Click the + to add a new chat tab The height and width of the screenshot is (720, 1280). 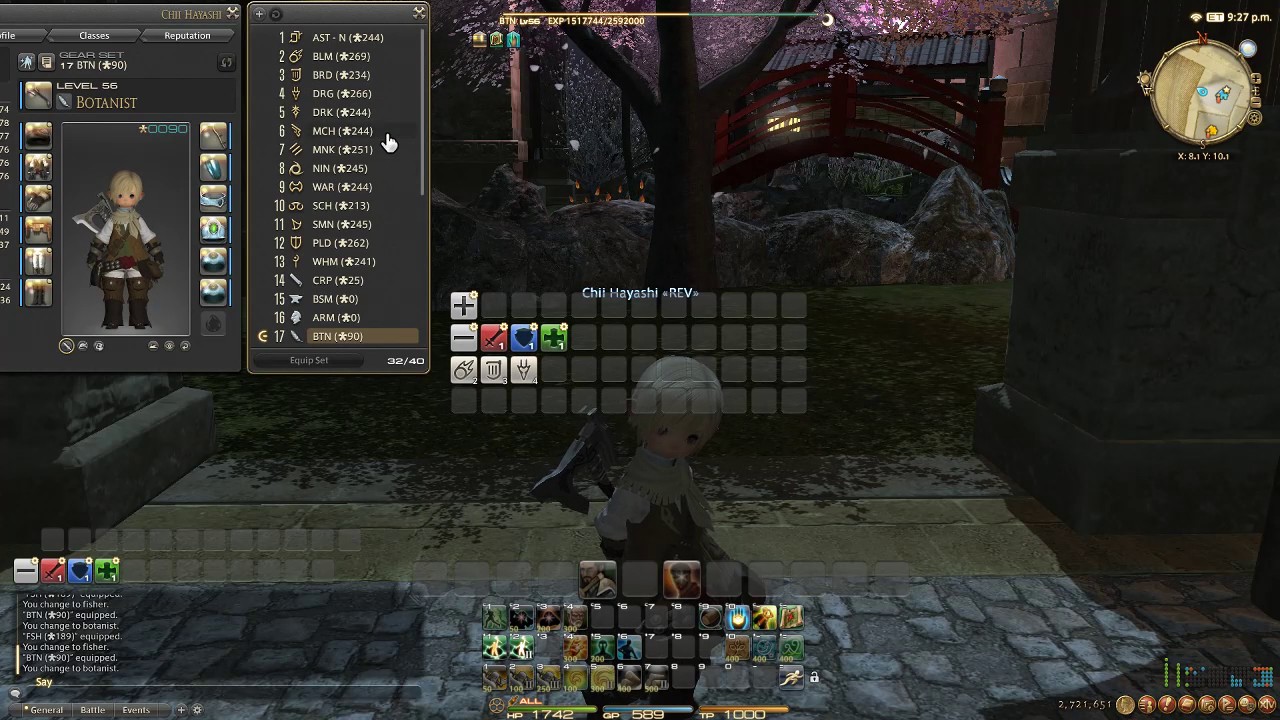pos(180,709)
